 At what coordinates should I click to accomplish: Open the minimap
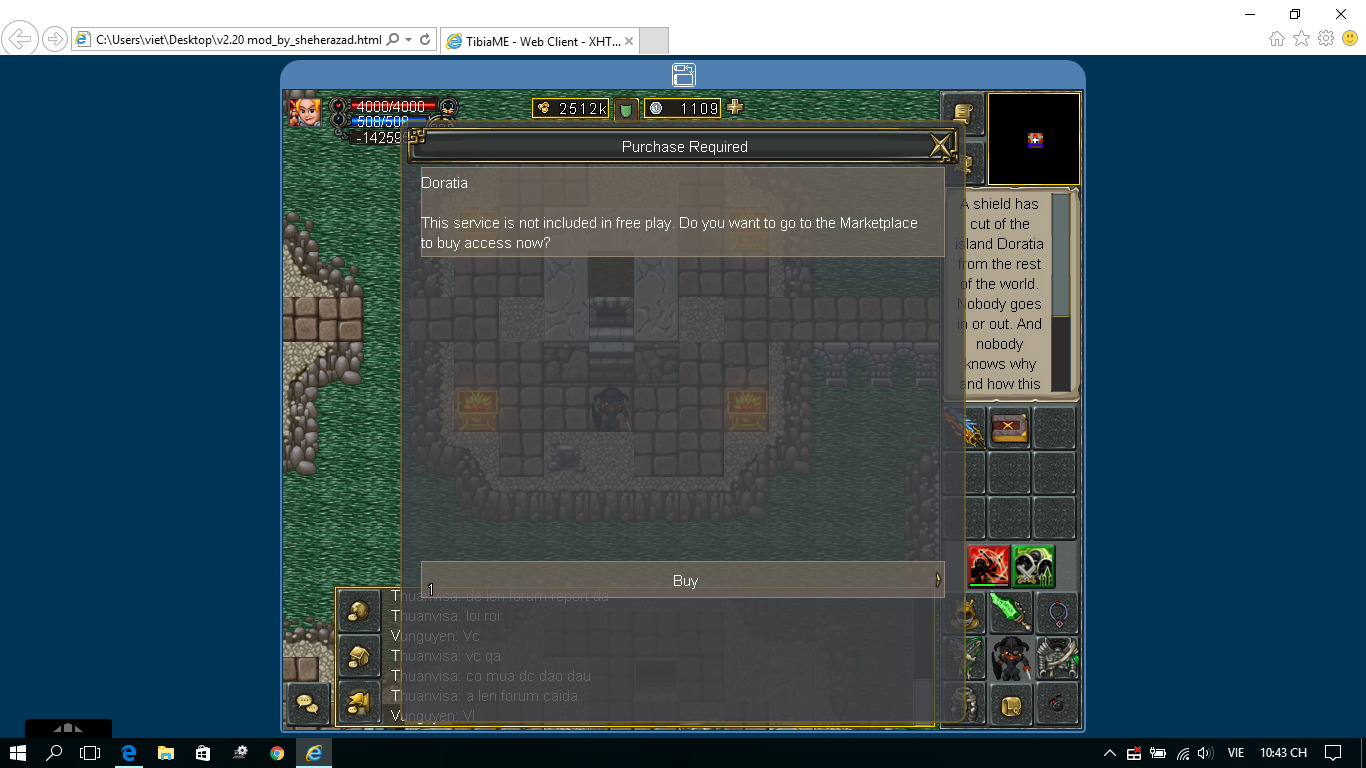tap(1034, 140)
